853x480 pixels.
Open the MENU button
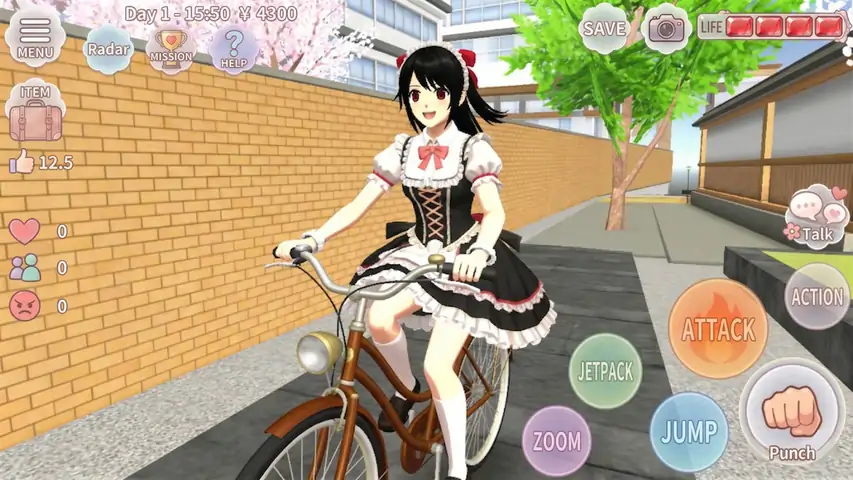pyautogui.click(x=35, y=36)
